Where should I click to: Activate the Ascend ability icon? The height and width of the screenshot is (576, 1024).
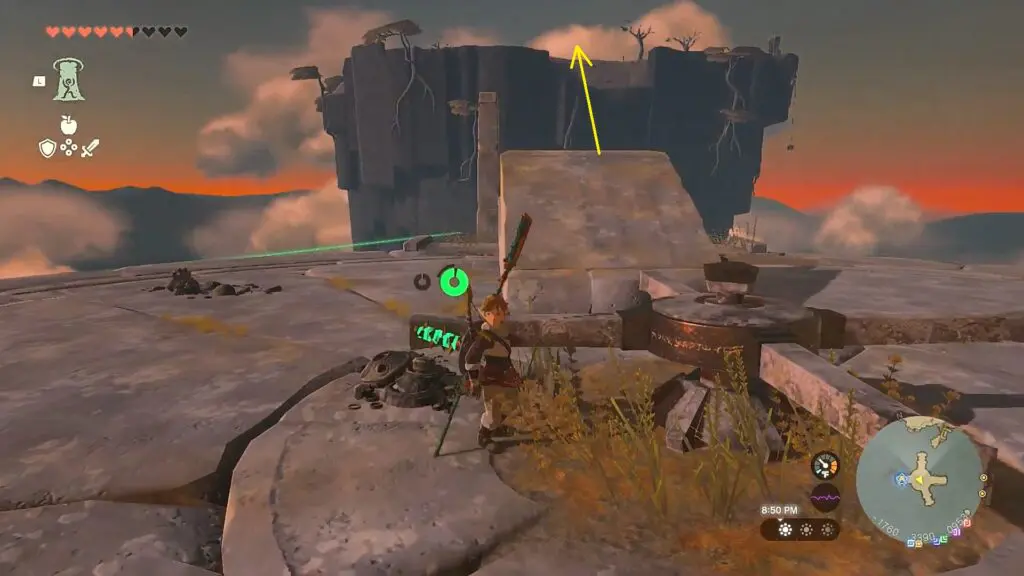[x=69, y=79]
